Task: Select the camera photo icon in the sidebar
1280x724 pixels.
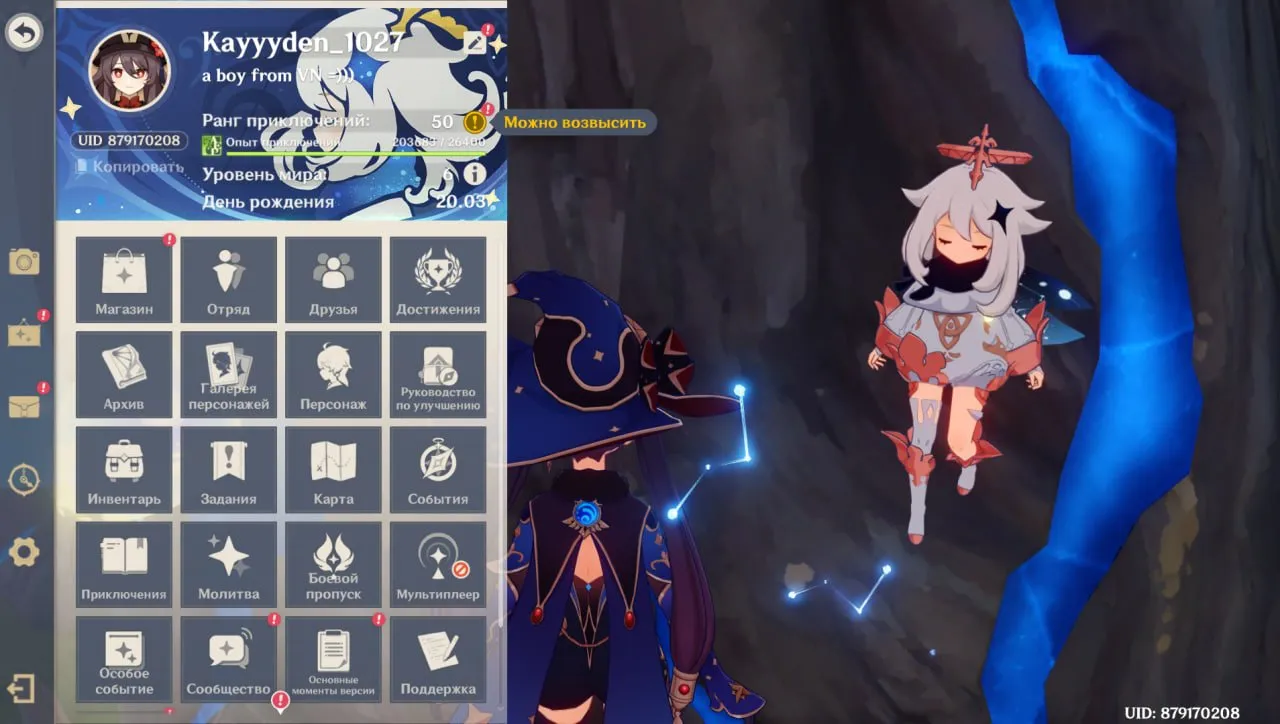Action: pyautogui.click(x=24, y=260)
